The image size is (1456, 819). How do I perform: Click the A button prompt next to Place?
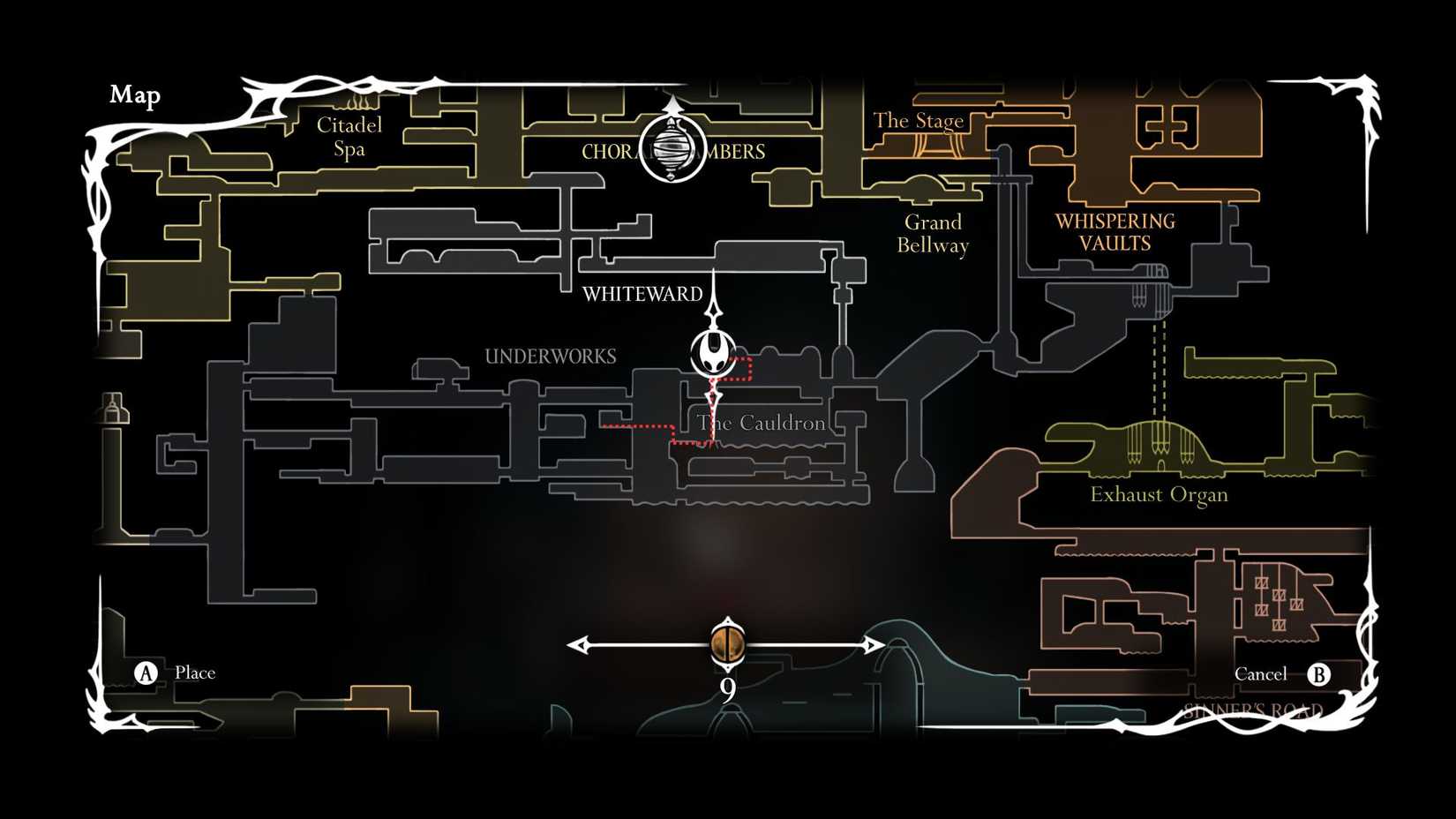click(x=144, y=672)
